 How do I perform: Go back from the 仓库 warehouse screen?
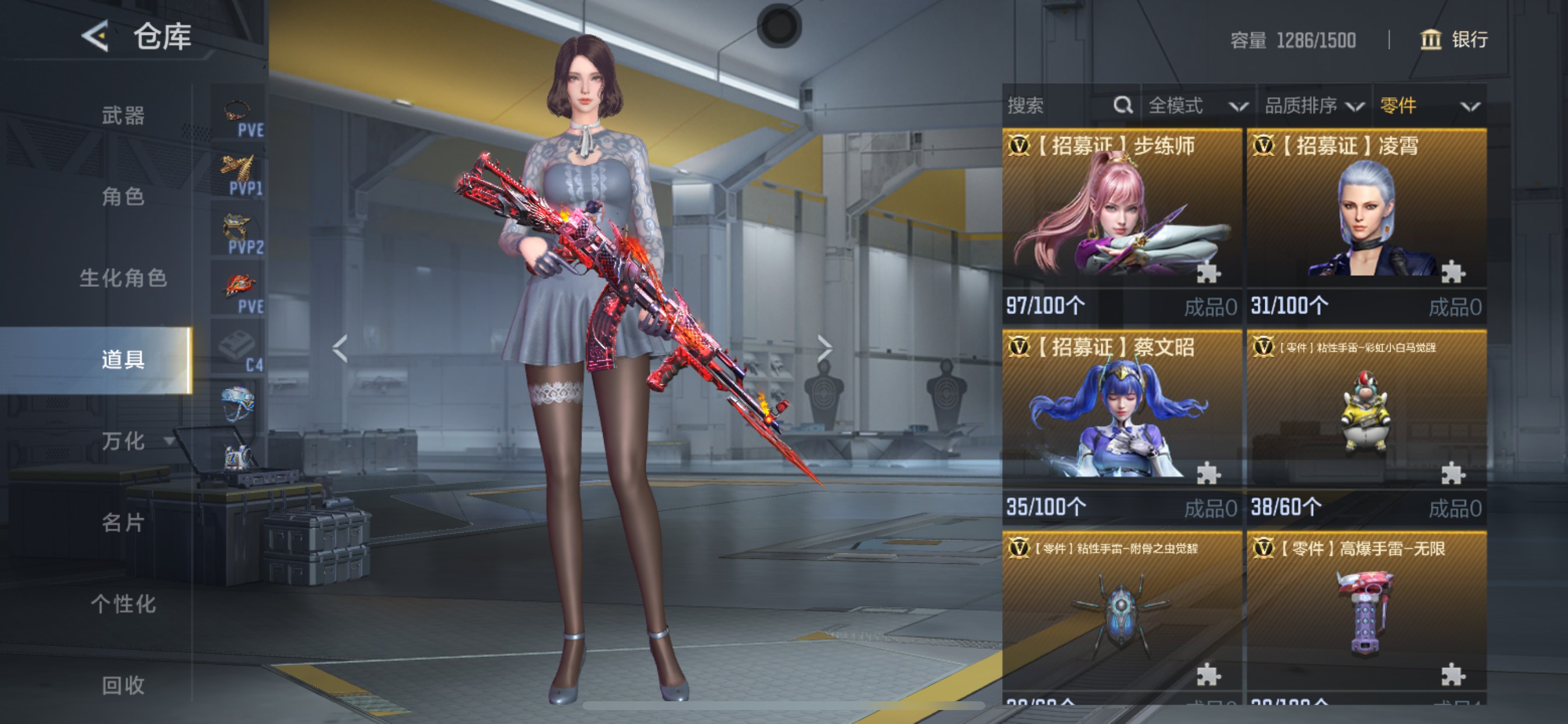pyautogui.click(x=96, y=36)
